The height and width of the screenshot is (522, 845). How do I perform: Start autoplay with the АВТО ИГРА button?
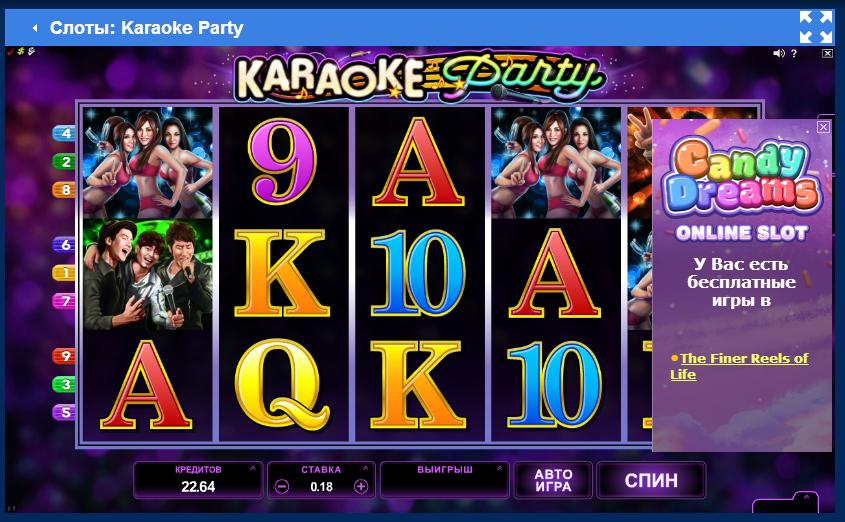[x=553, y=481]
